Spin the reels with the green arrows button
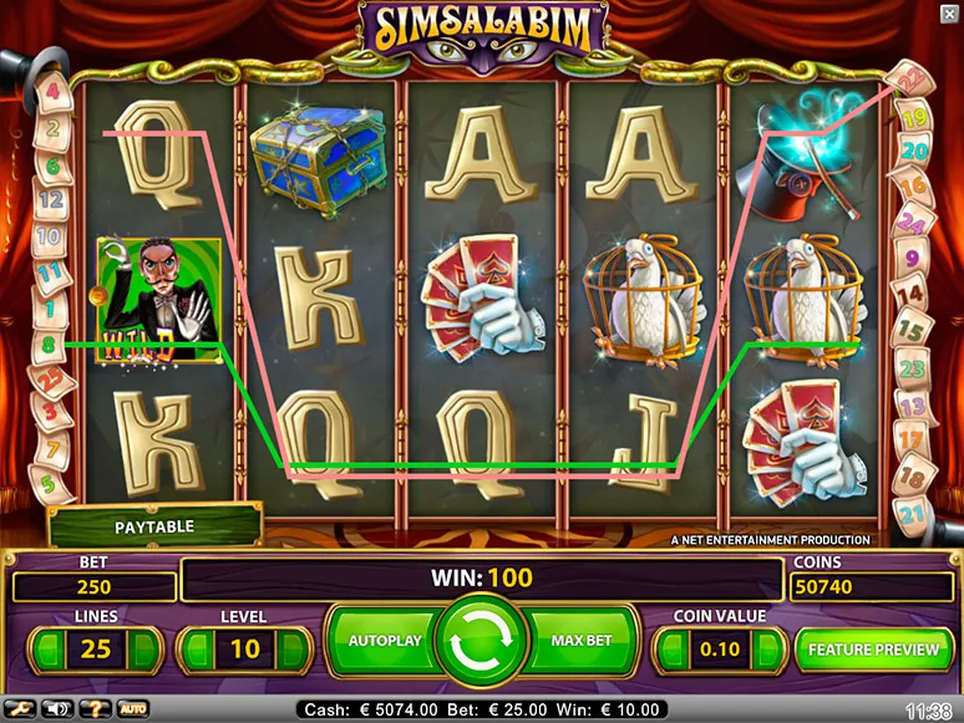 [x=483, y=646]
